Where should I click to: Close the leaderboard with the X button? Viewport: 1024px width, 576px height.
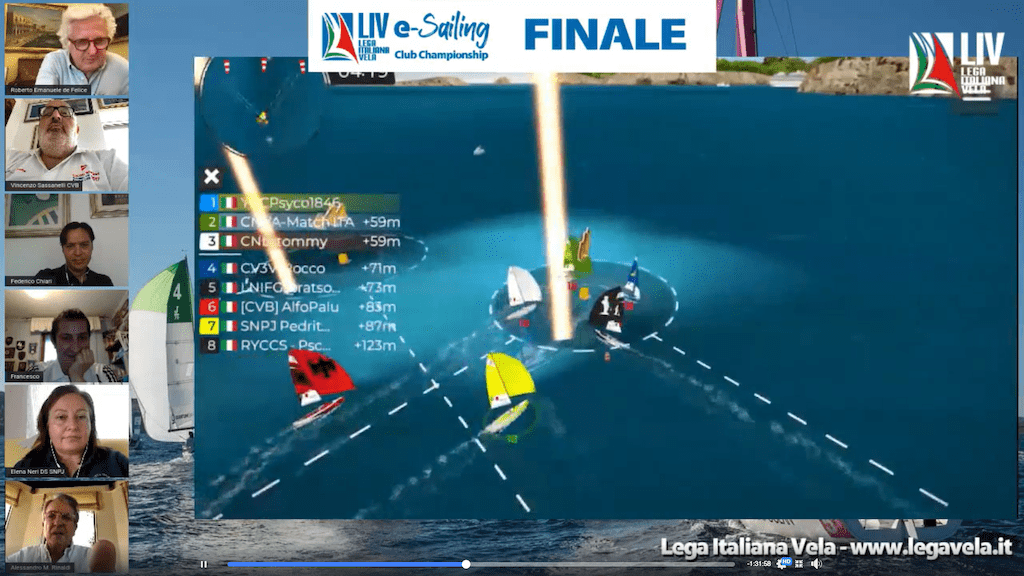coord(211,177)
